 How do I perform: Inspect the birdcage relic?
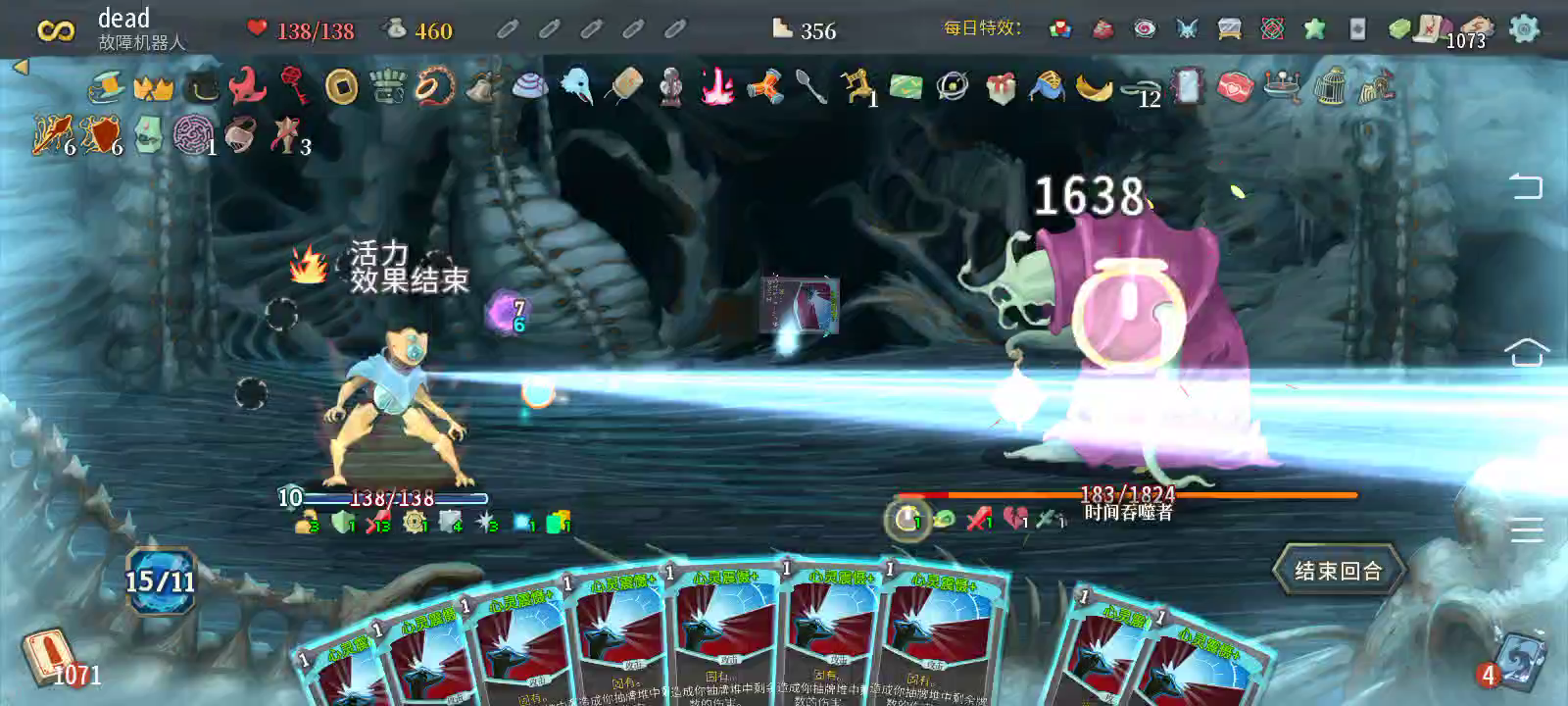click(x=1330, y=86)
